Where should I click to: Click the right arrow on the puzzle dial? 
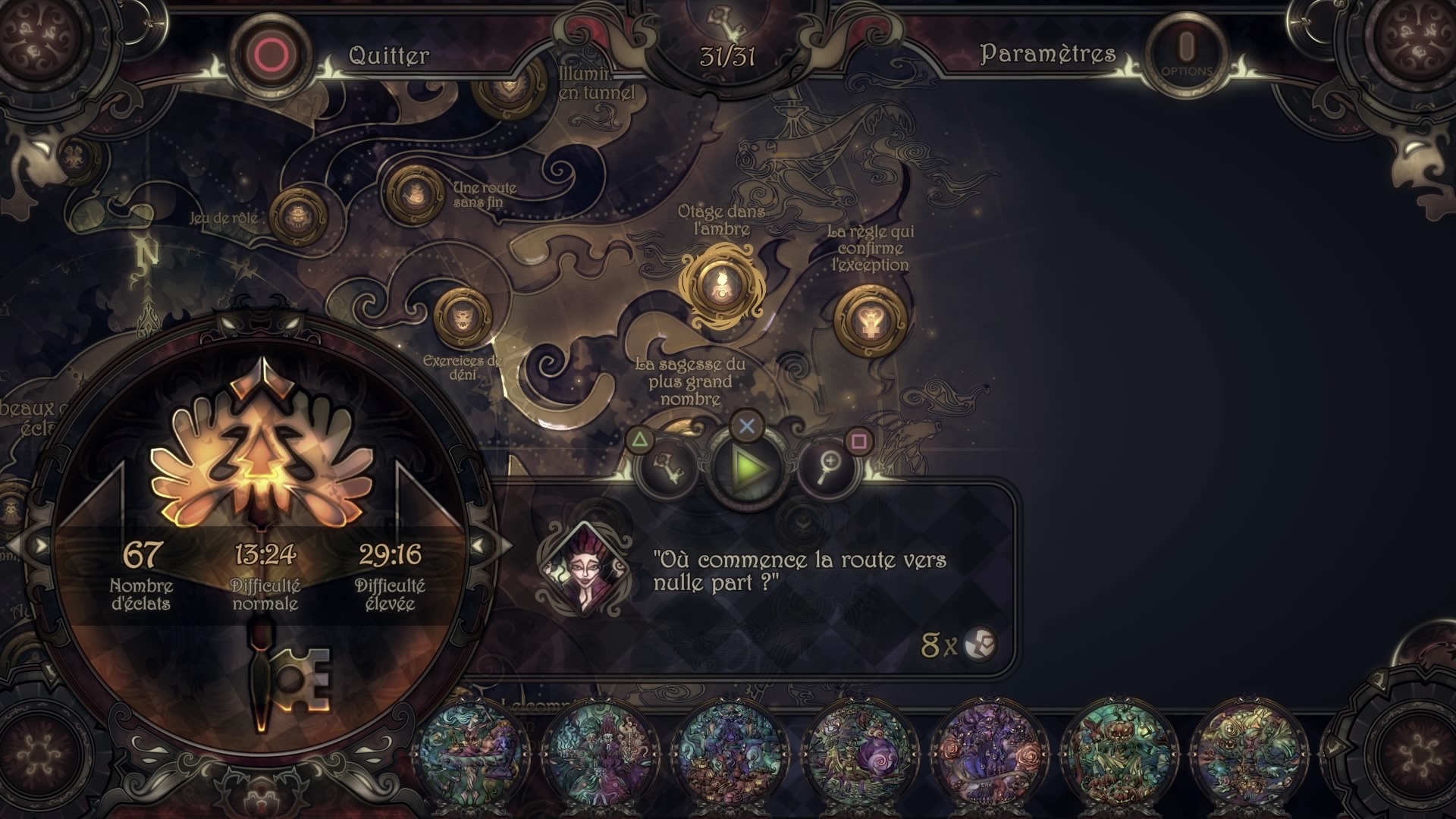[479, 545]
